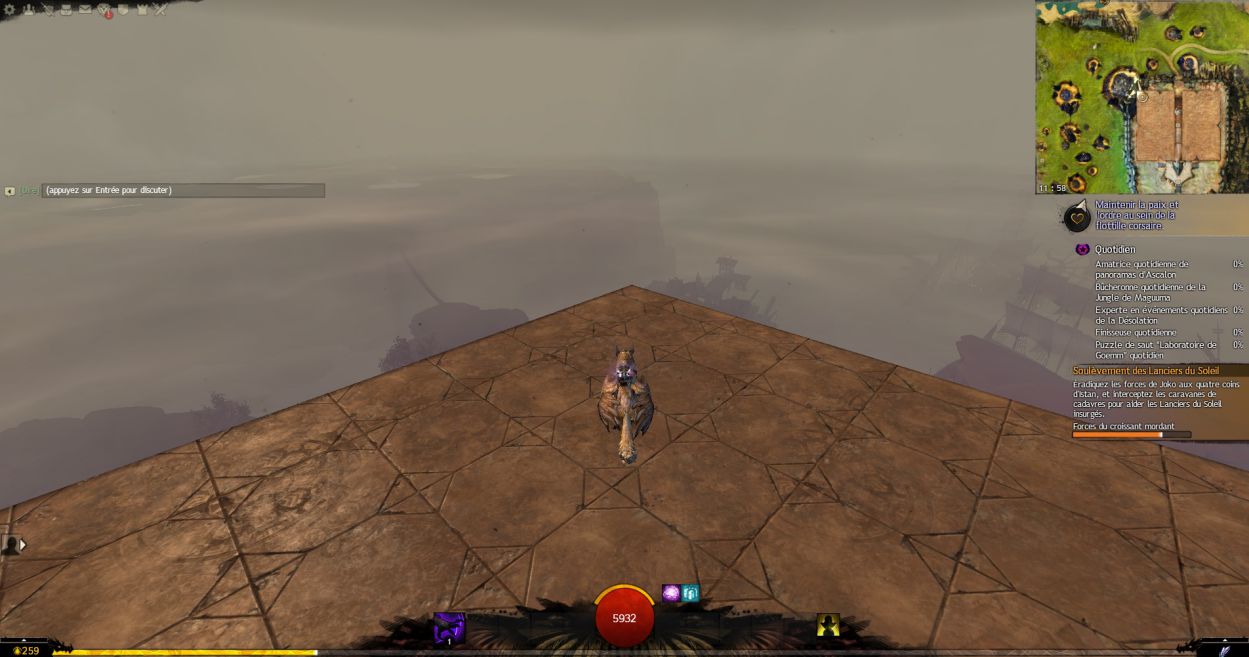Open the castle-shaped World vs World icon
The width and height of the screenshot is (1249, 657).
click(x=142, y=10)
